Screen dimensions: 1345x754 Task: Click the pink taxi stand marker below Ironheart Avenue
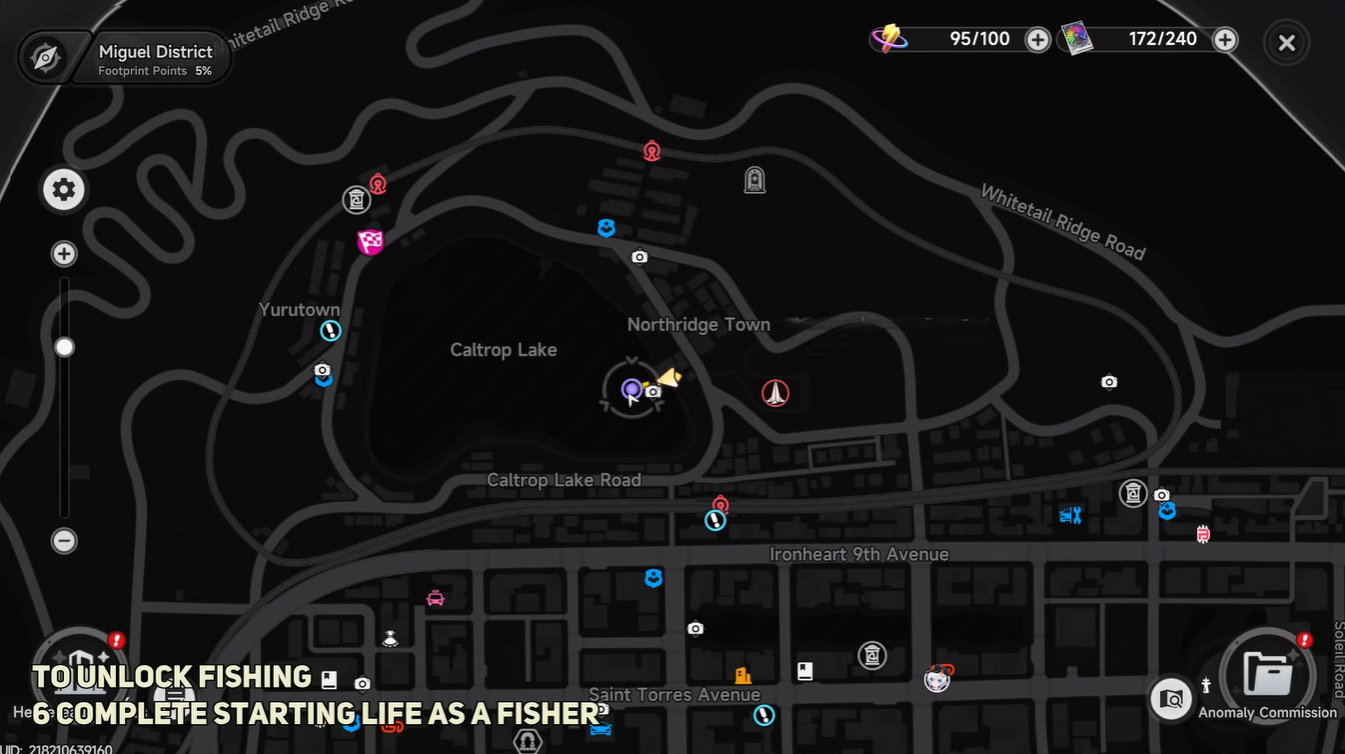pos(432,598)
